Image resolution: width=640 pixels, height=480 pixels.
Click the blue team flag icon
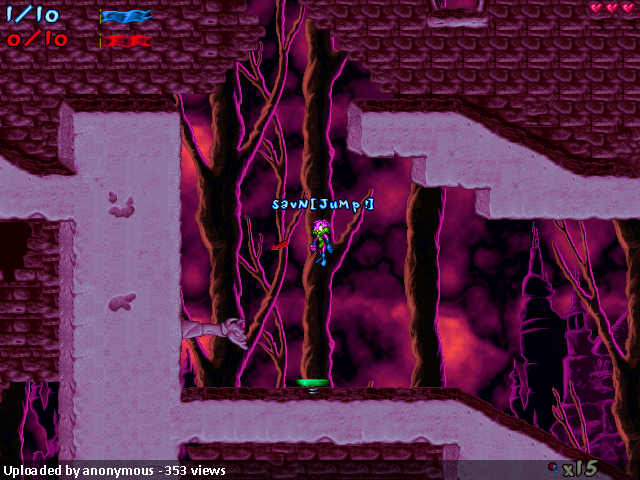126,16
